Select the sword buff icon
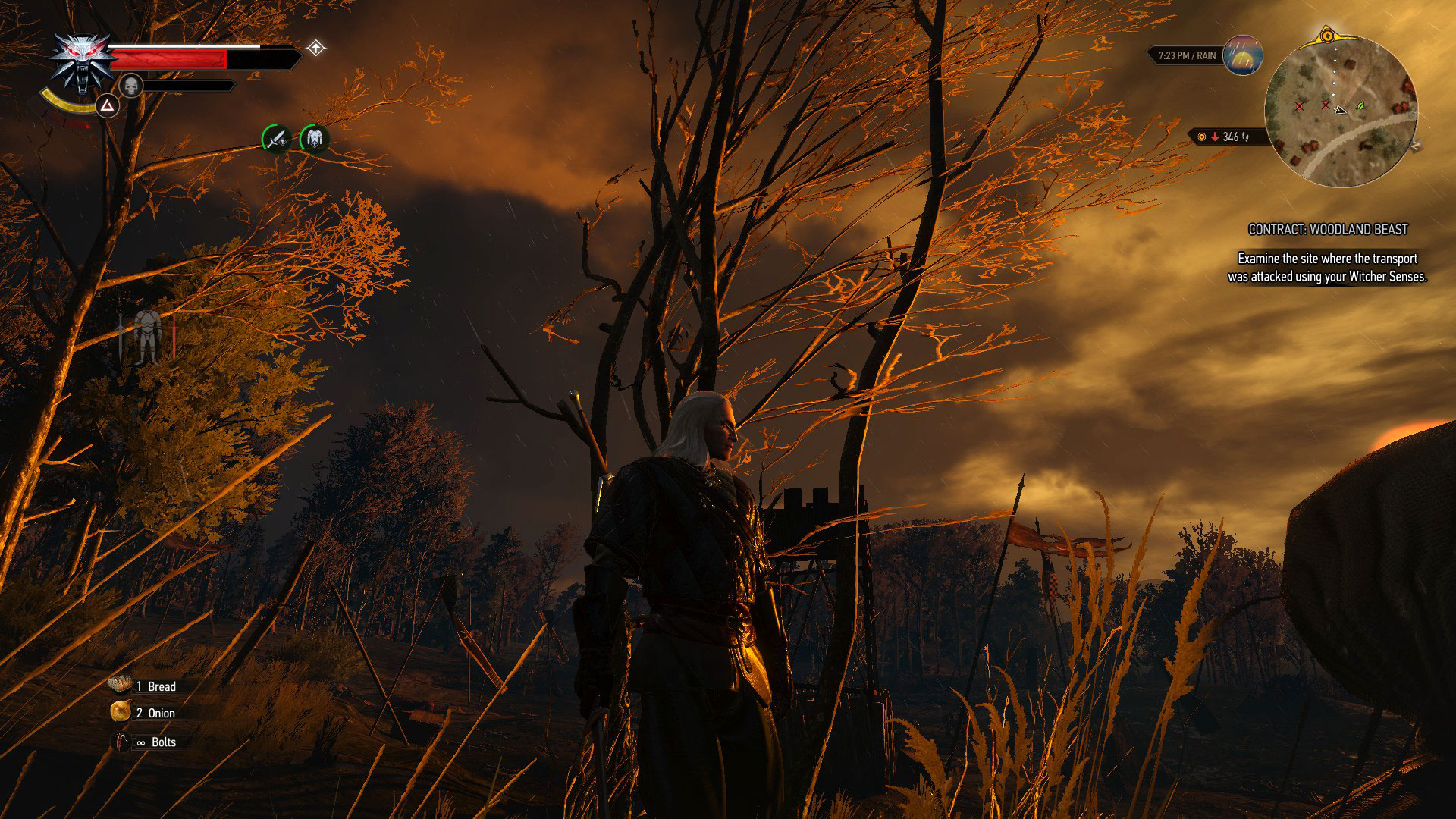This screenshot has width=1456, height=819. tap(276, 139)
